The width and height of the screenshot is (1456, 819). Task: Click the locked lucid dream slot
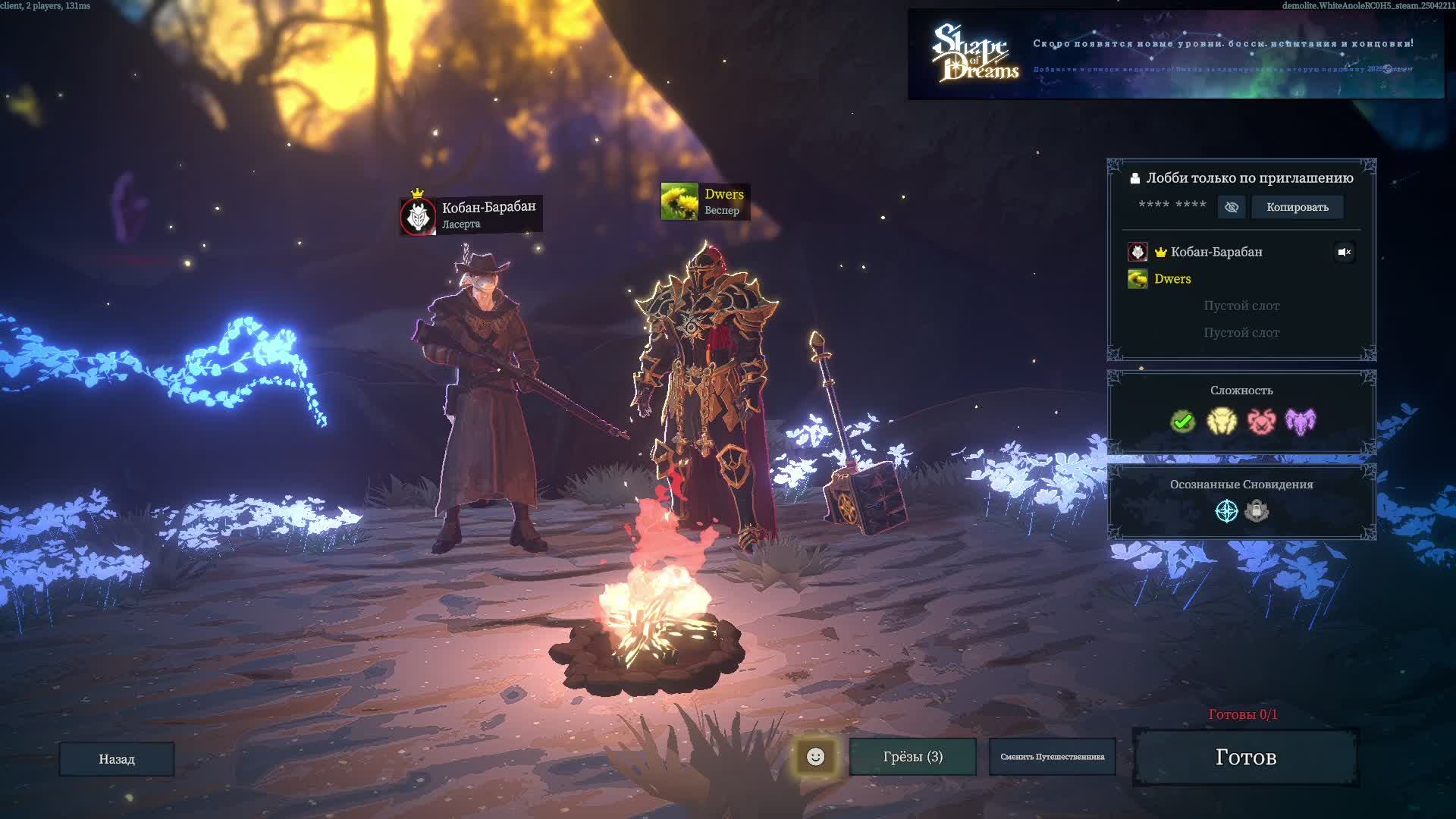[1257, 511]
